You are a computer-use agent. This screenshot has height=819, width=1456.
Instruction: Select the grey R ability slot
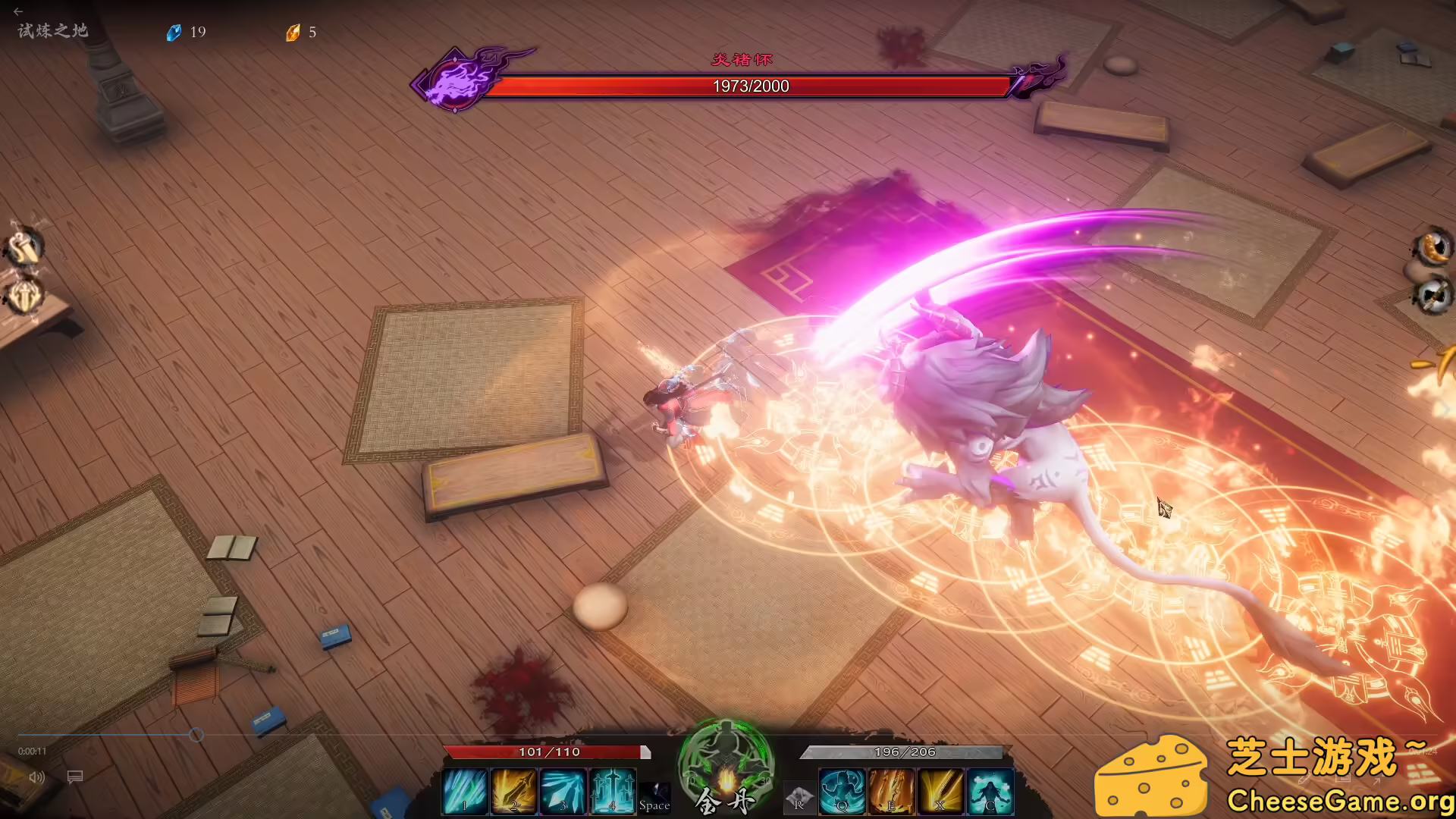[x=799, y=798]
